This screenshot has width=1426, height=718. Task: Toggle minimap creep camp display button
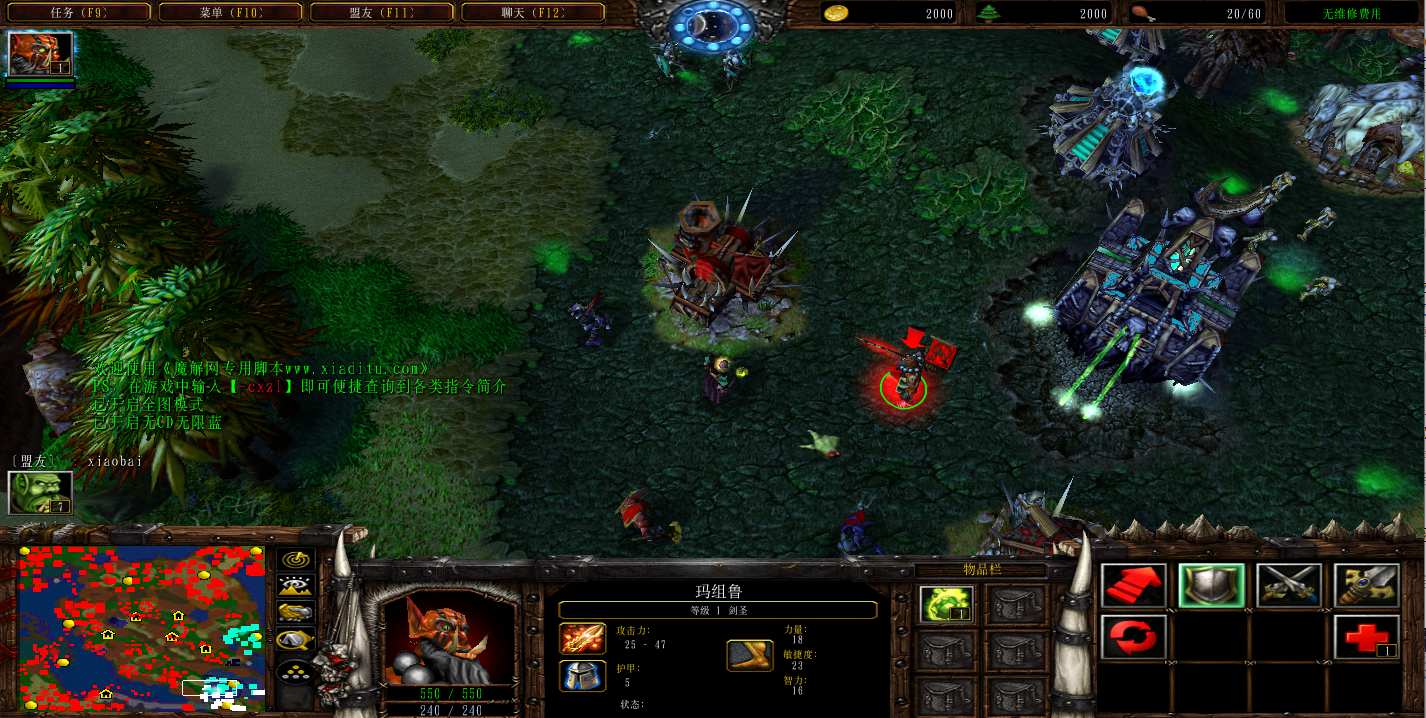[x=295, y=638]
